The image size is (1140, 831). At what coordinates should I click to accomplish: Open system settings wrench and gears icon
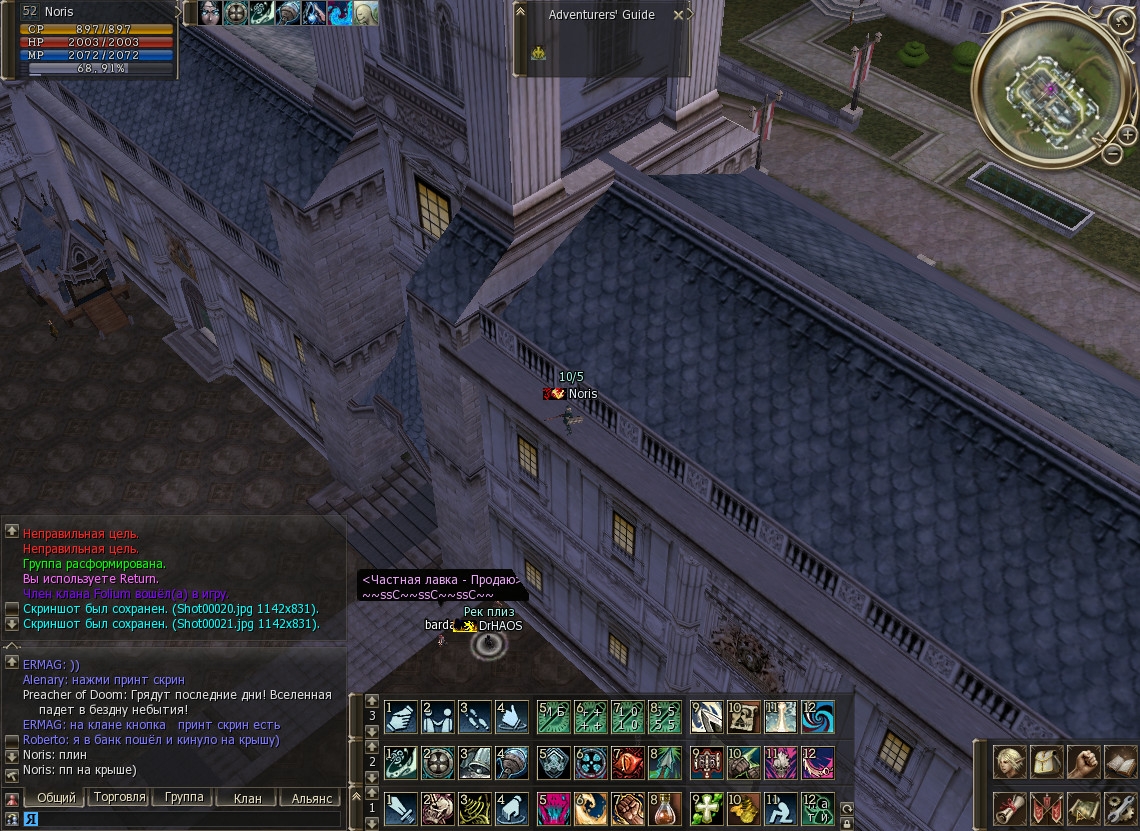click(1120, 808)
